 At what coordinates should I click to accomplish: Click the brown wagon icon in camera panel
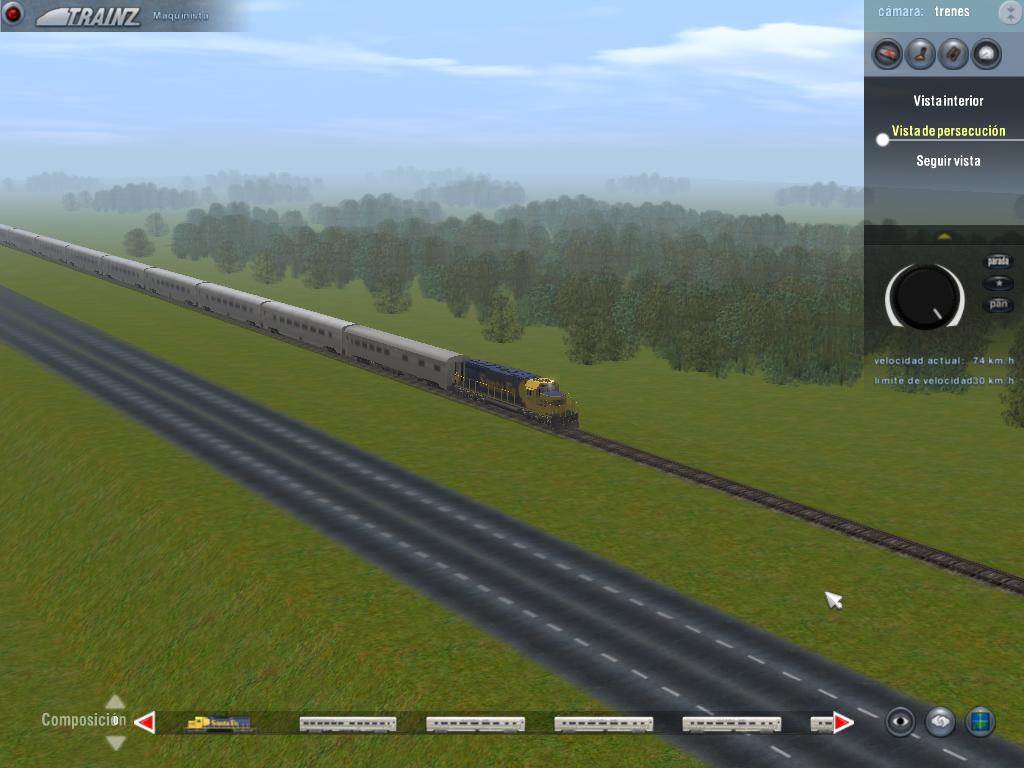[x=953, y=53]
